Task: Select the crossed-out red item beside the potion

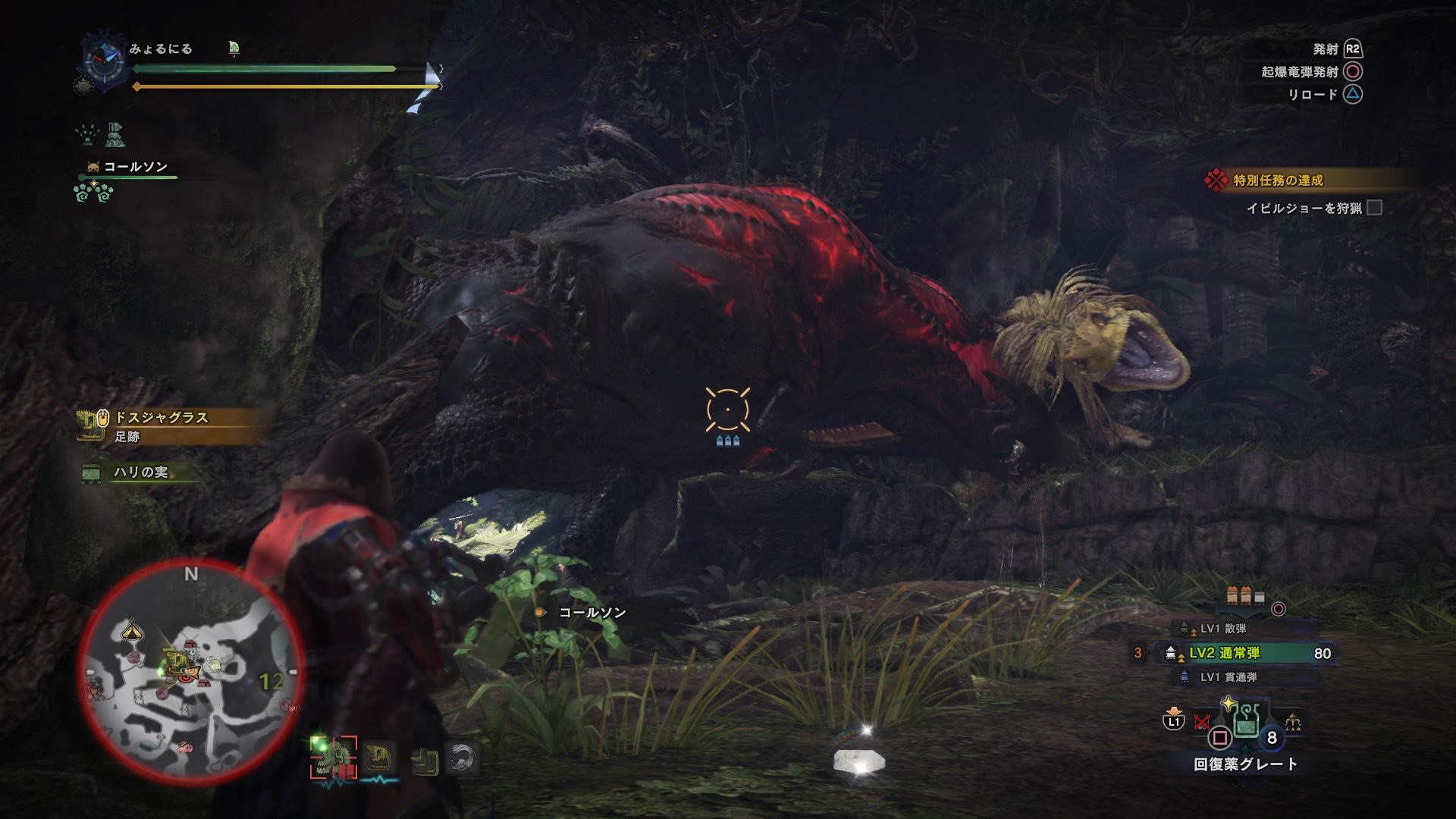Action: coord(1202,721)
